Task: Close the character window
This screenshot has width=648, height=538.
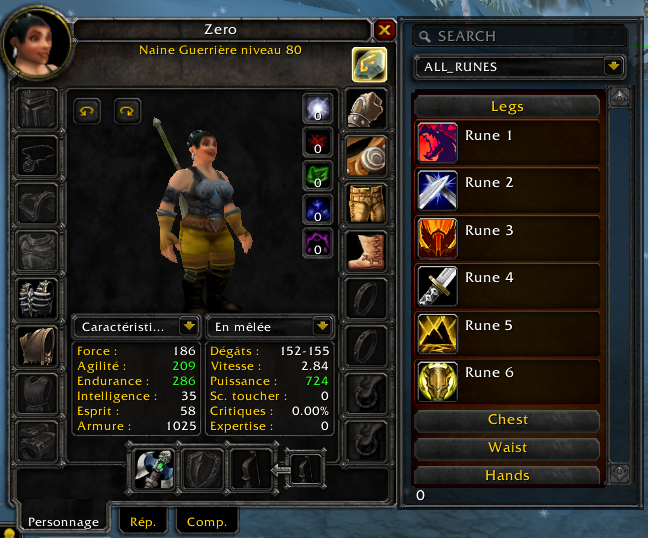Action: click(385, 30)
